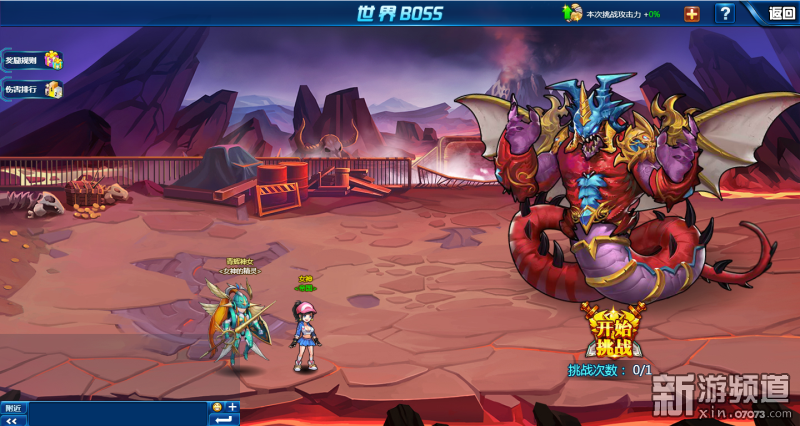Expand chat with the small plus button

pyautogui.click(x=232, y=406)
